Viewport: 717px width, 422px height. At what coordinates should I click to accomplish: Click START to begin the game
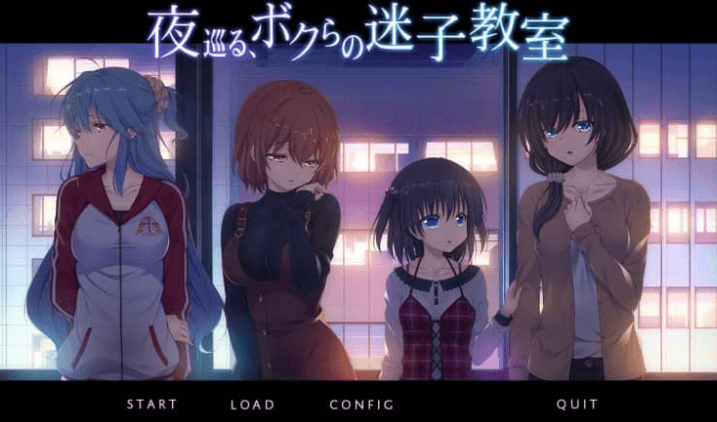click(x=151, y=404)
